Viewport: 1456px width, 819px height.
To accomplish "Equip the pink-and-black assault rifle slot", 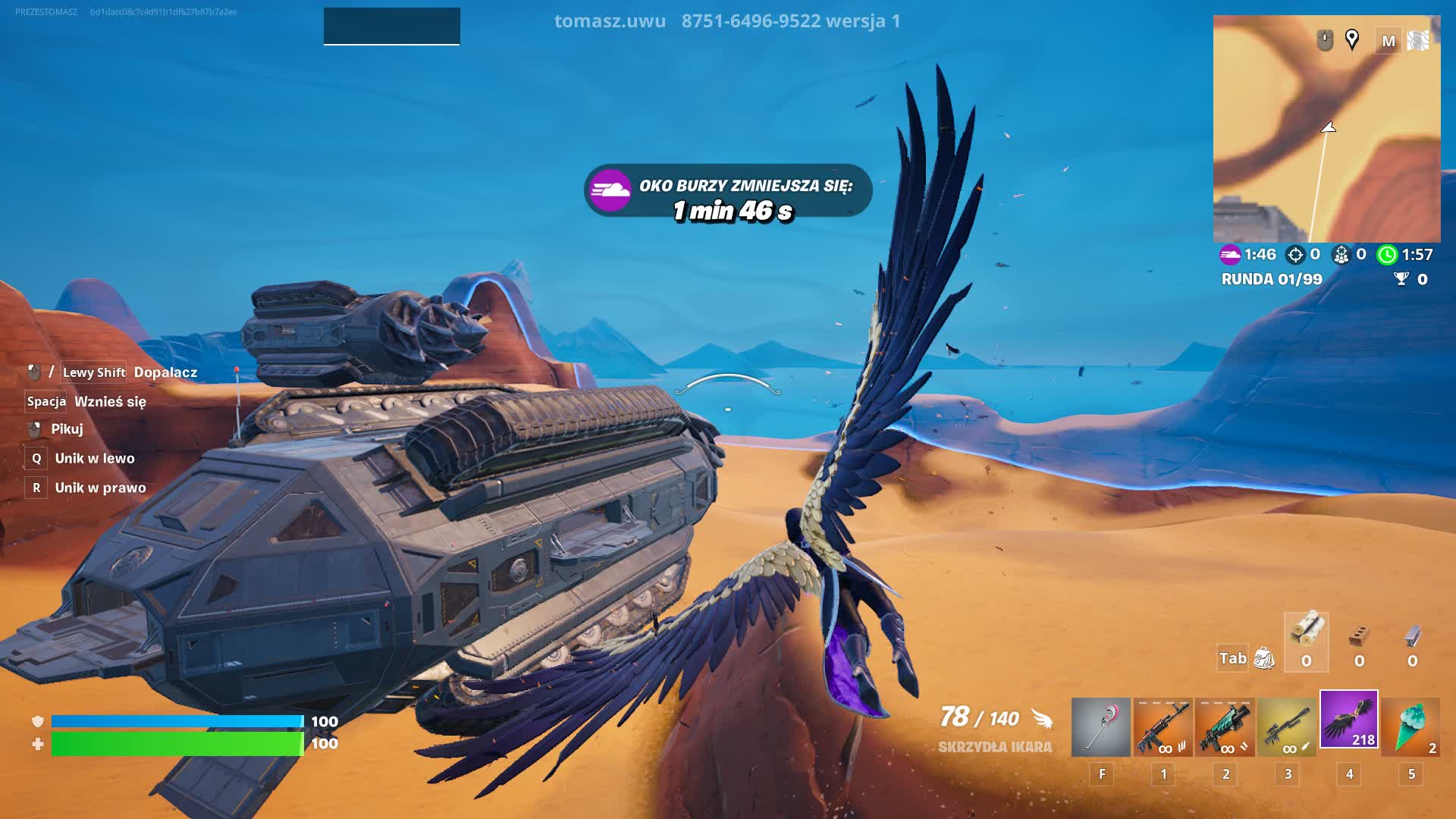I will [x=1163, y=727].
